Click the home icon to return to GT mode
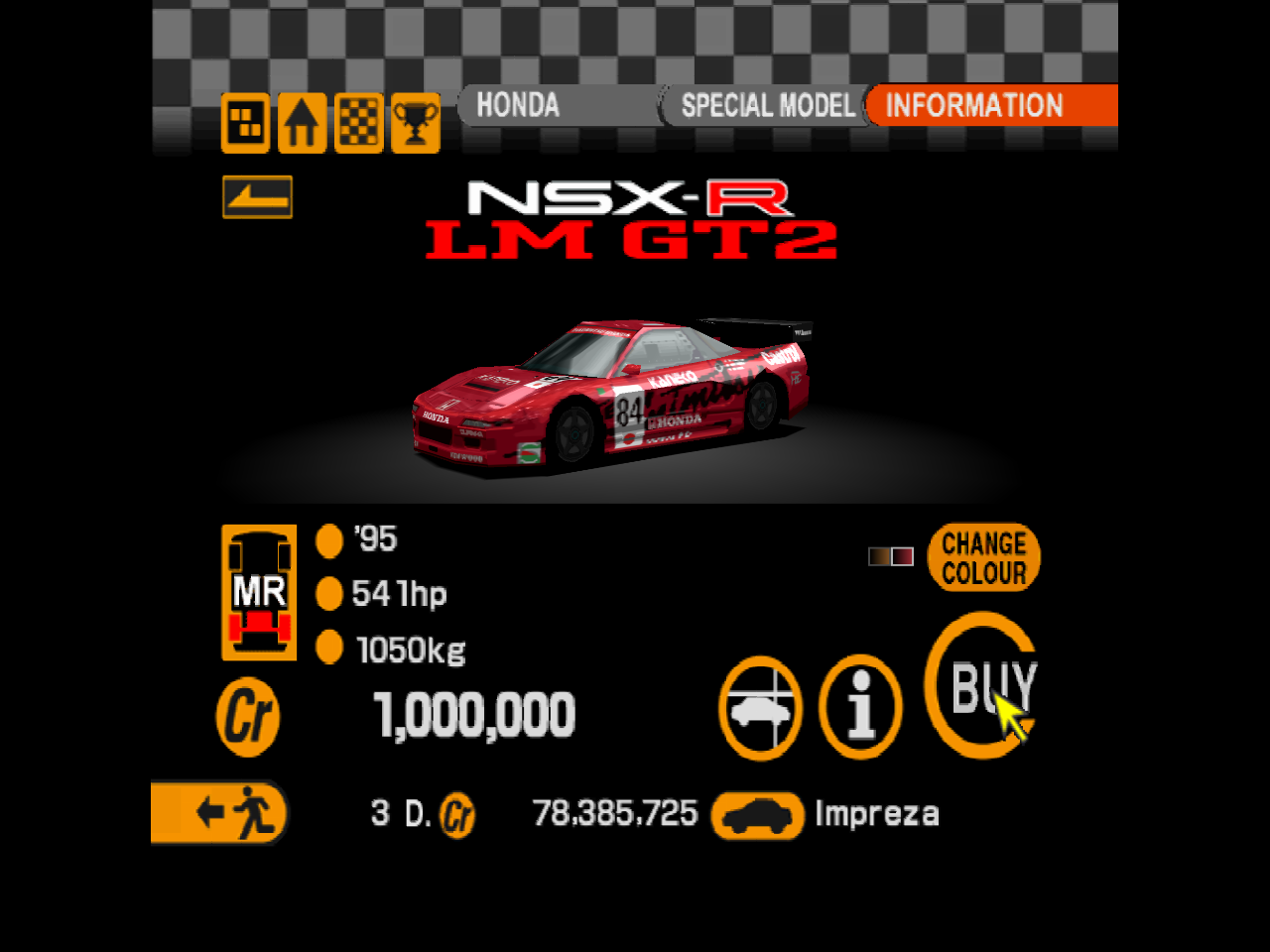Viewport: 1270px width, 952px height. click(302, 123)
